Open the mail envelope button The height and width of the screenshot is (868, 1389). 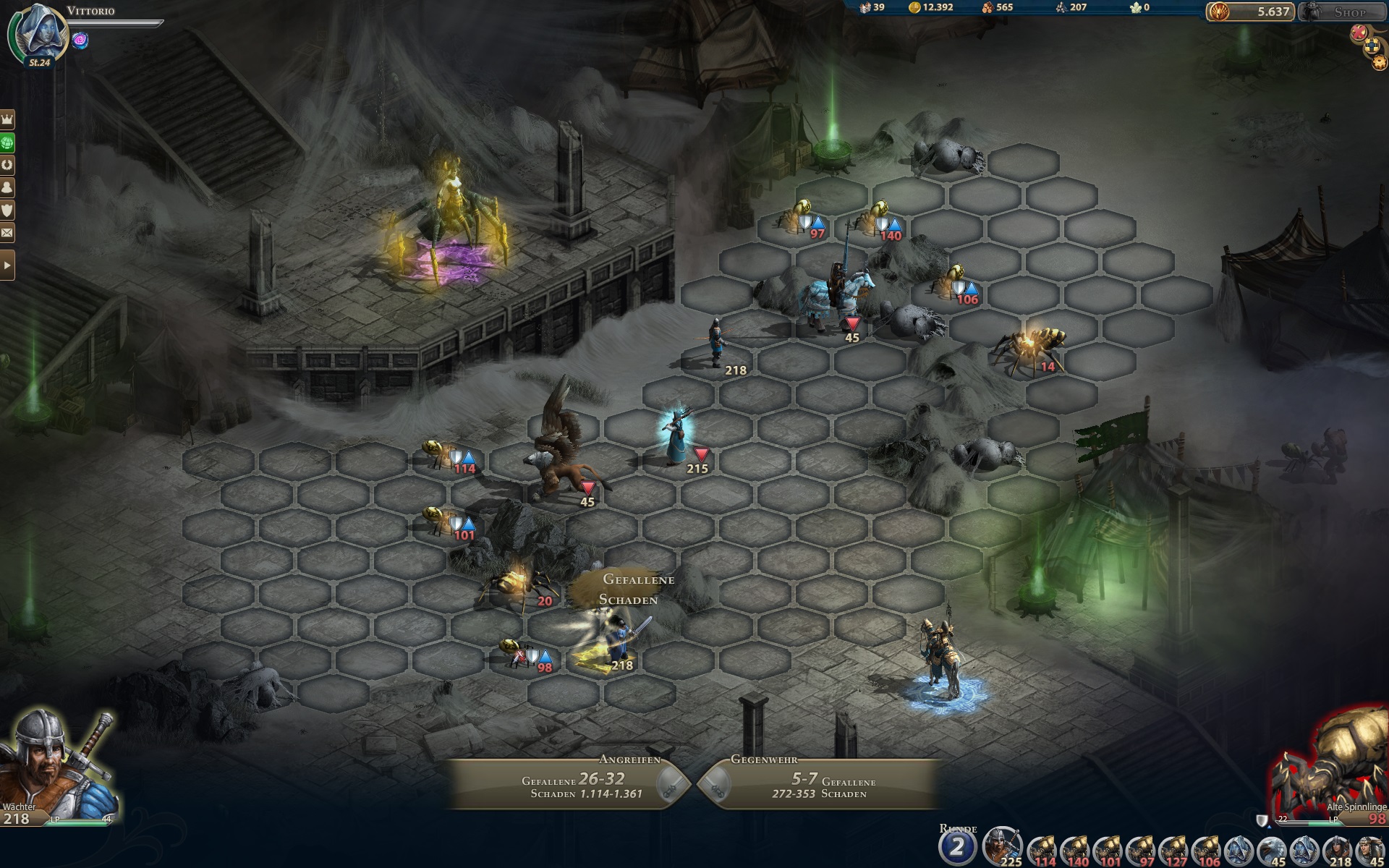click(x=7, y=233)
